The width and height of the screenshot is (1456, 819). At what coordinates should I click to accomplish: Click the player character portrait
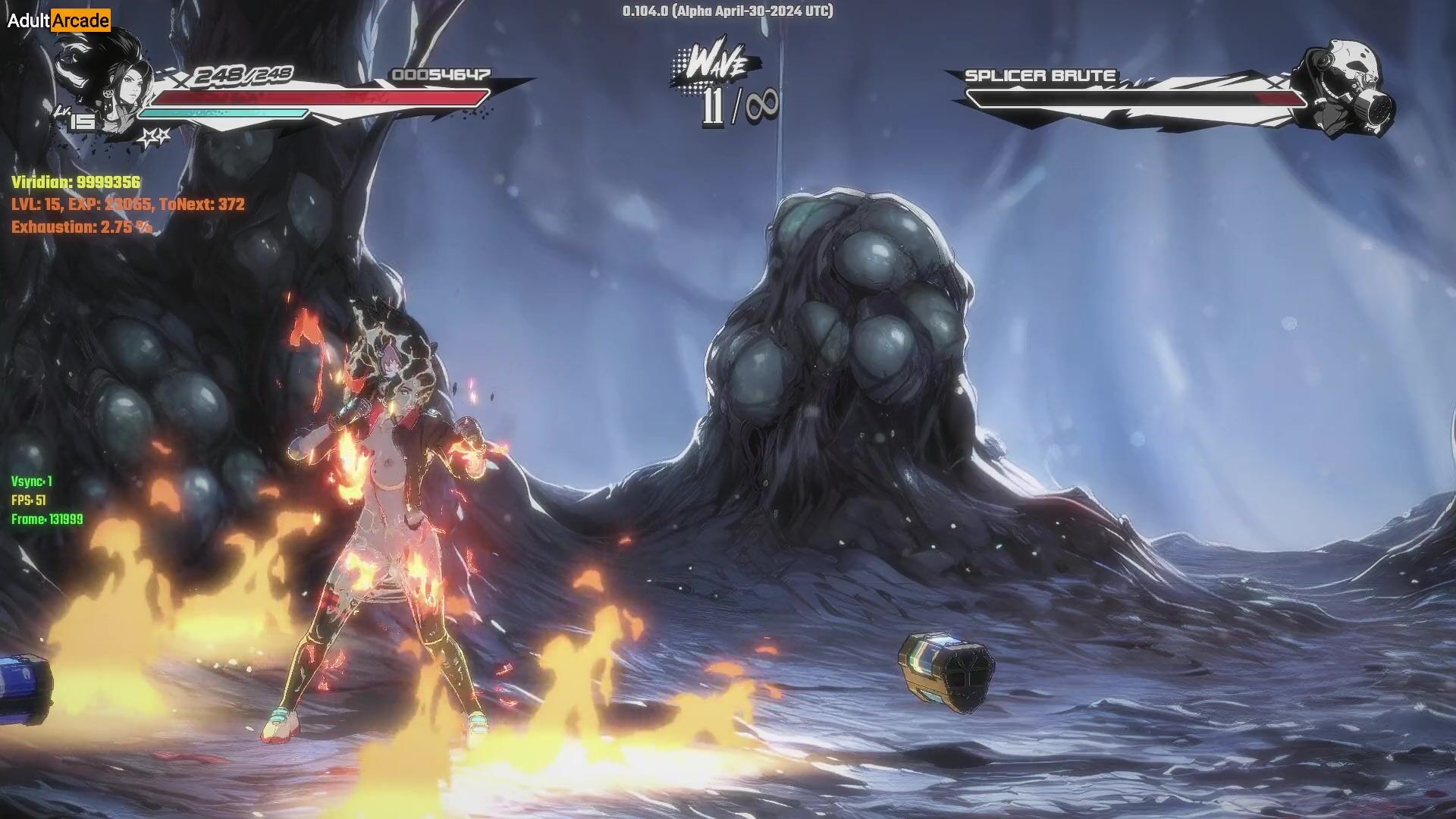coord(121,85)
